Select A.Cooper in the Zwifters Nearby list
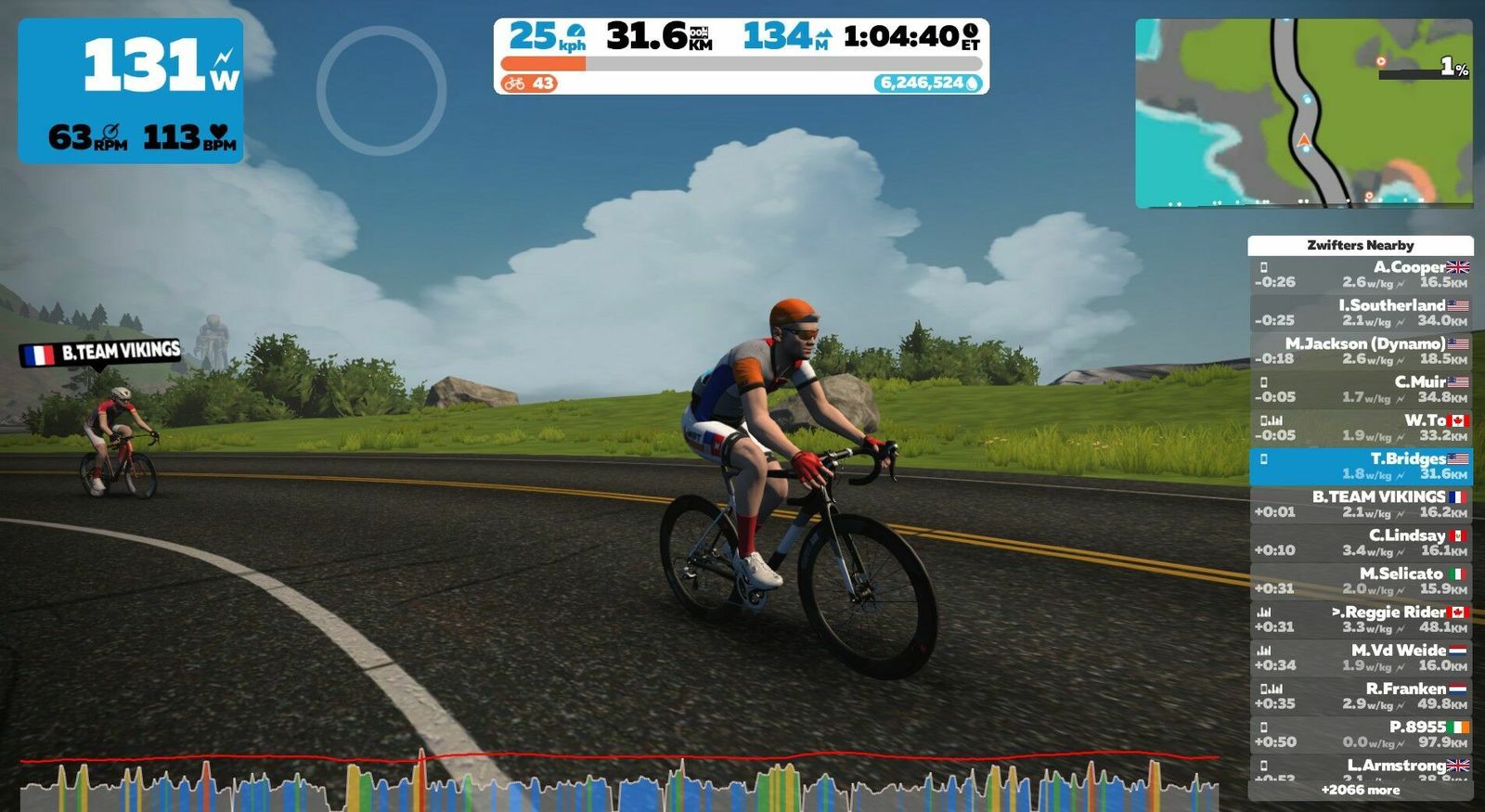 point(1361,275)
